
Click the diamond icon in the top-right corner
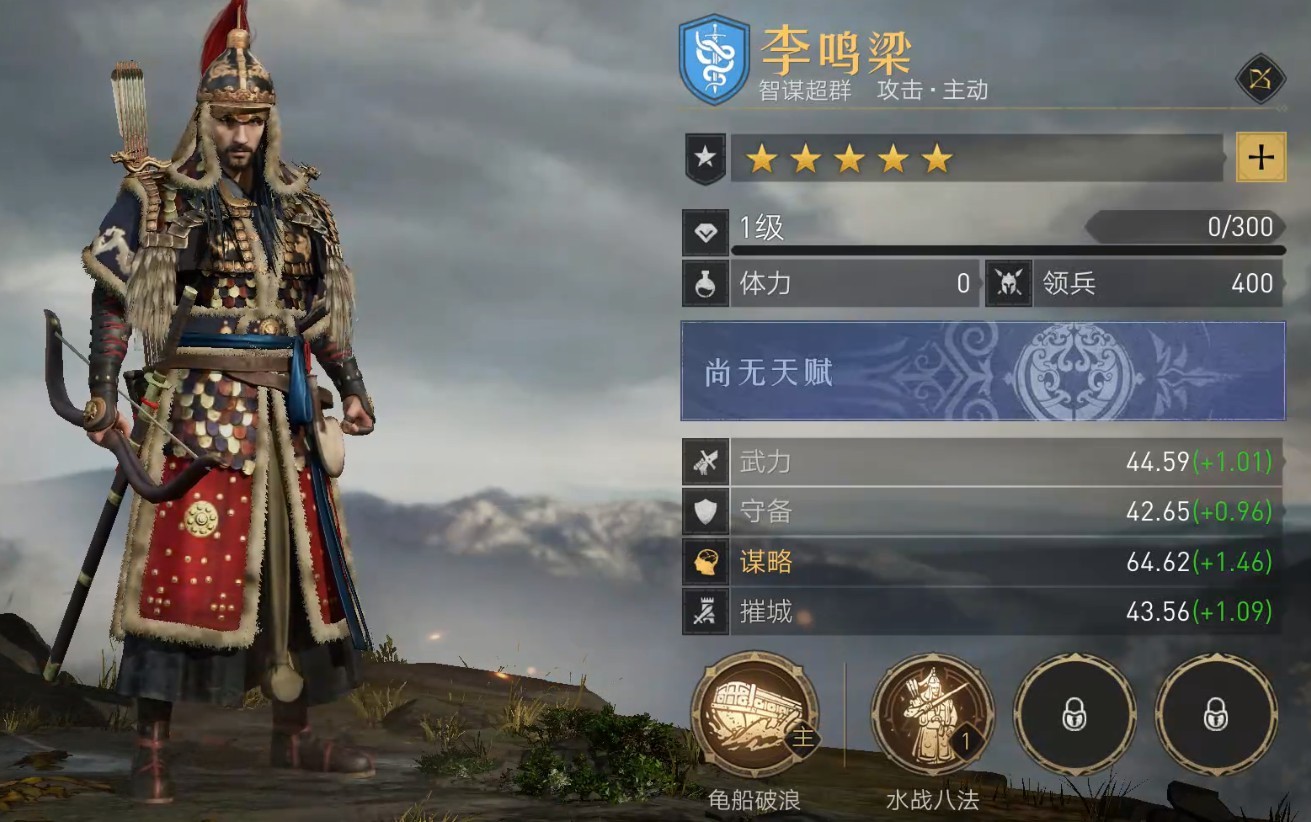click(x=1259, y=79)
